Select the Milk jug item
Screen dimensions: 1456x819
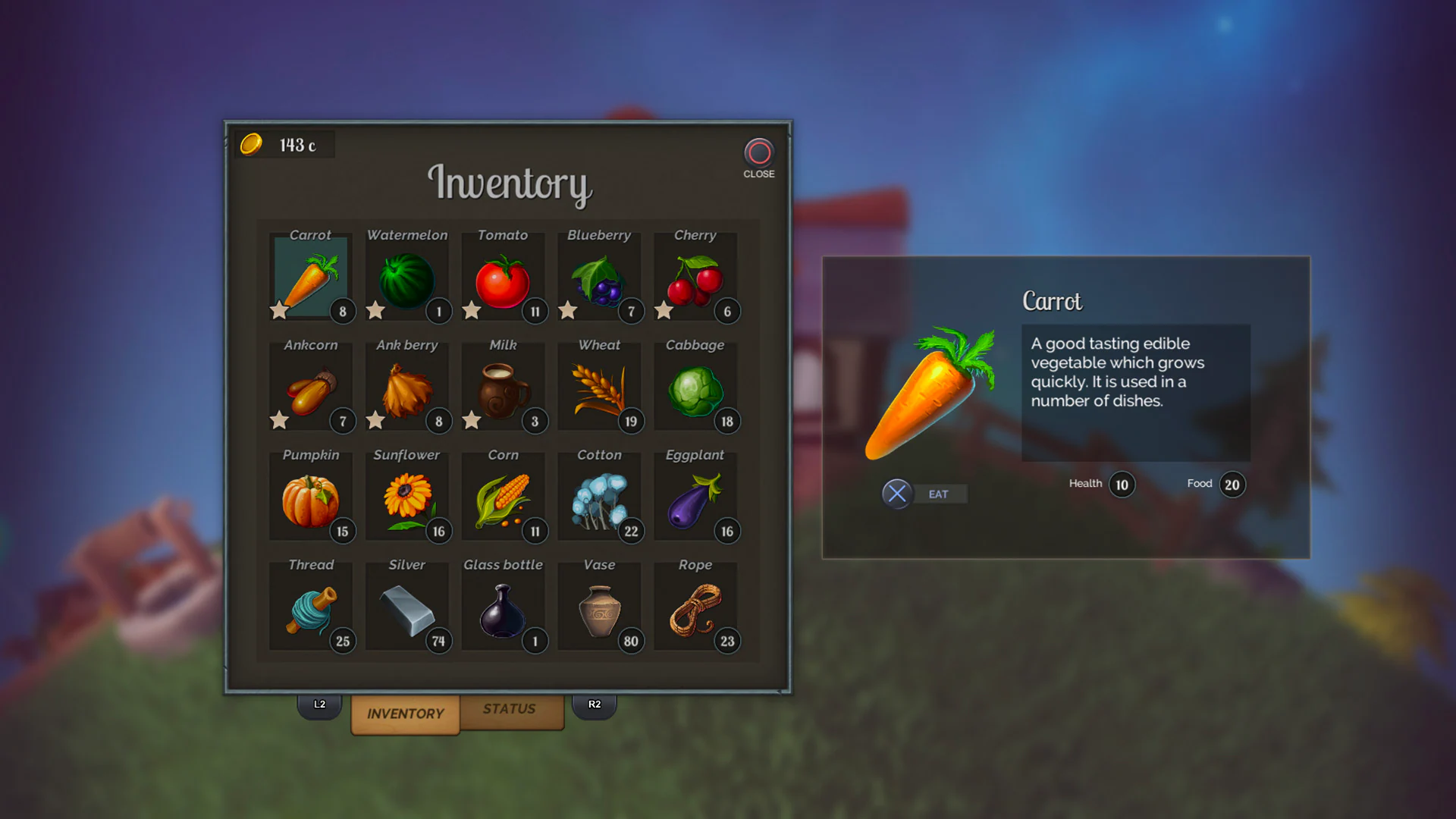click(503, 388)
